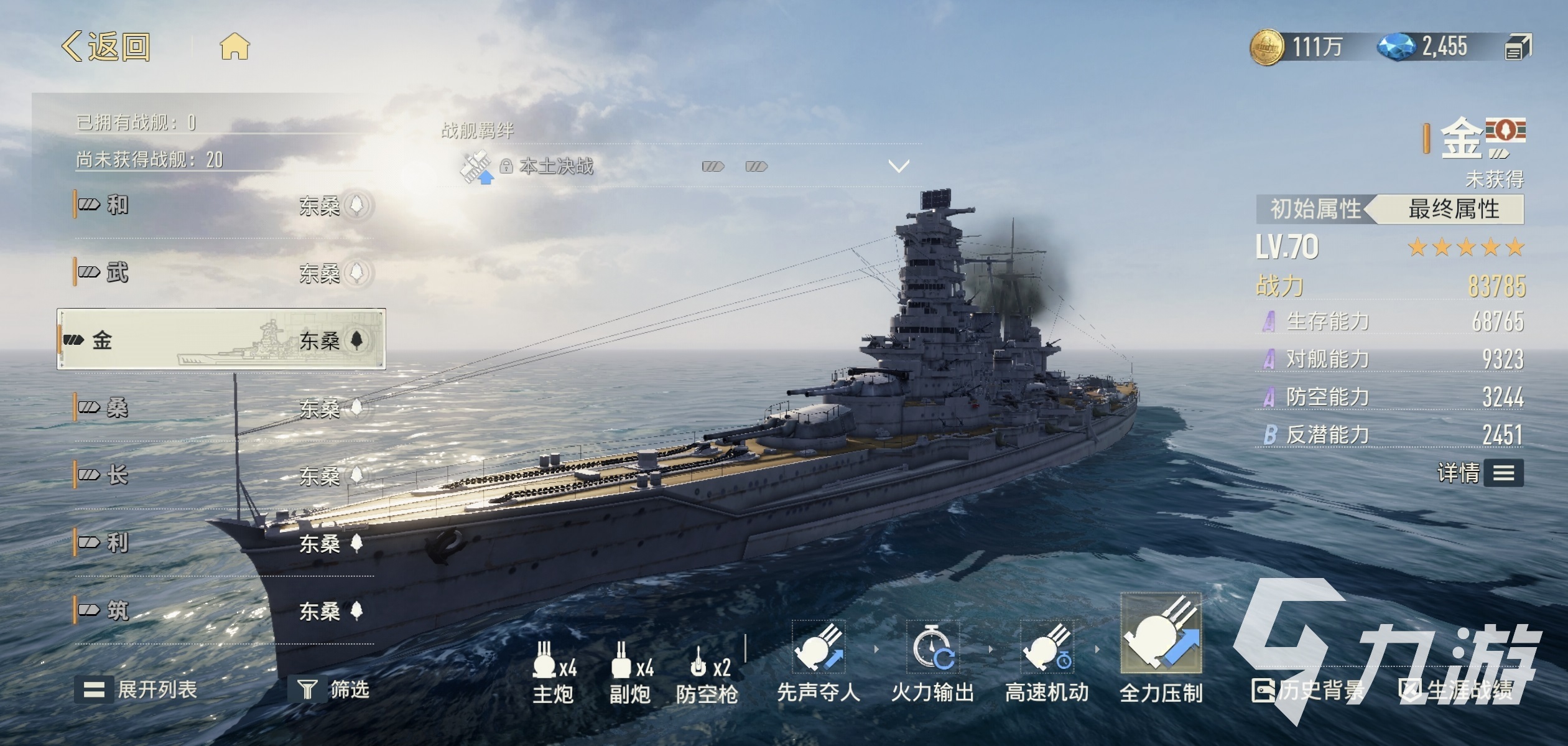The height and width of the screenshot is (746, 1568).
Task: Open the 详情 details button
Action: (1481, 473)
